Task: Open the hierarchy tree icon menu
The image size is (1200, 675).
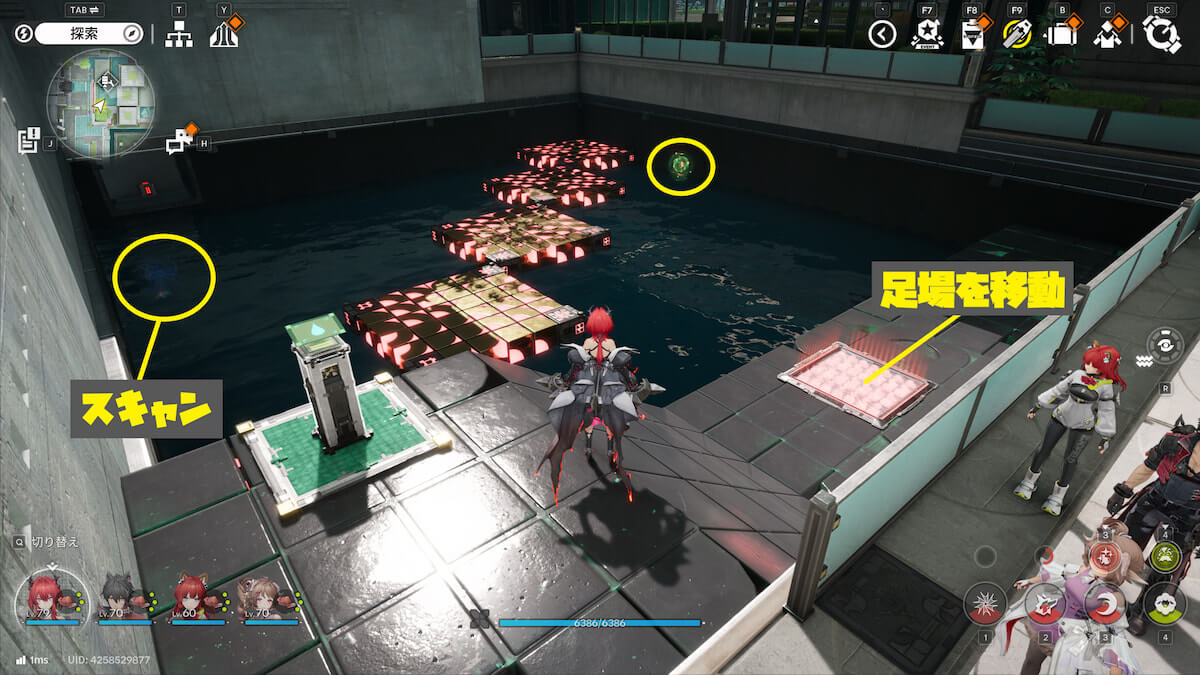Action: [x=179, y=35]
